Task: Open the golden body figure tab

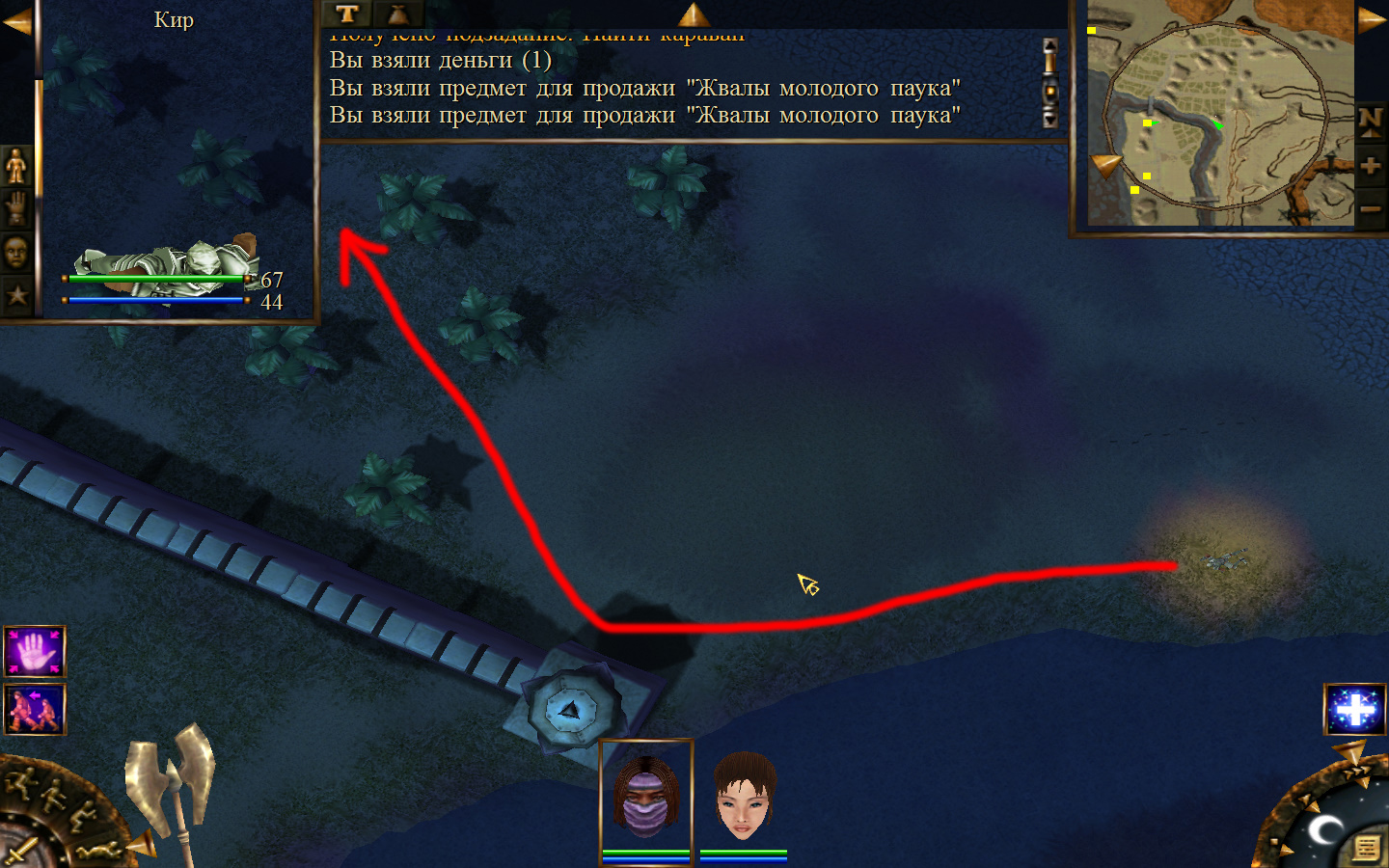Action: coord(16,167)
